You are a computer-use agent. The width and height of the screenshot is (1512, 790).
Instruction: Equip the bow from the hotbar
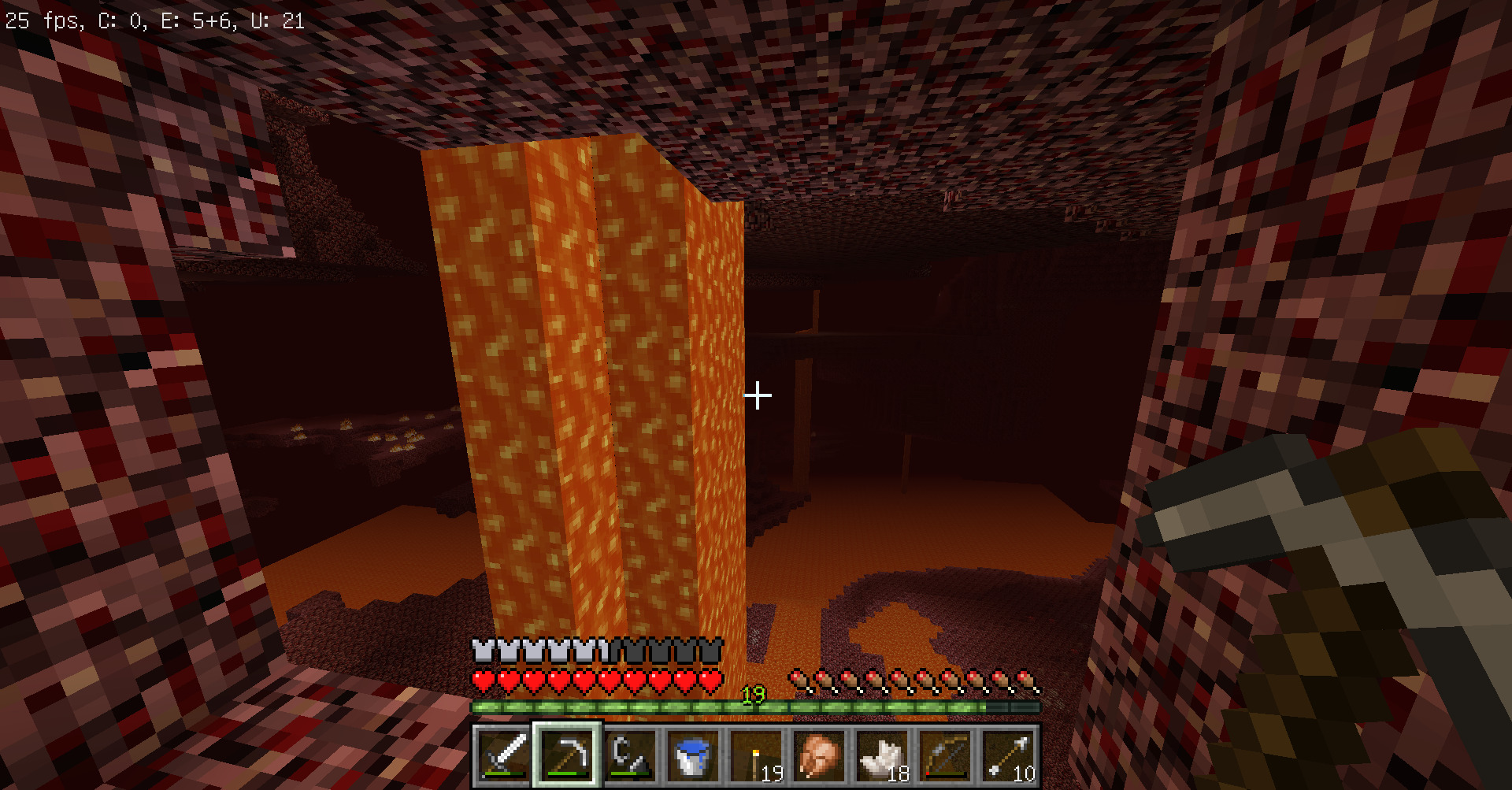point(945,755)
